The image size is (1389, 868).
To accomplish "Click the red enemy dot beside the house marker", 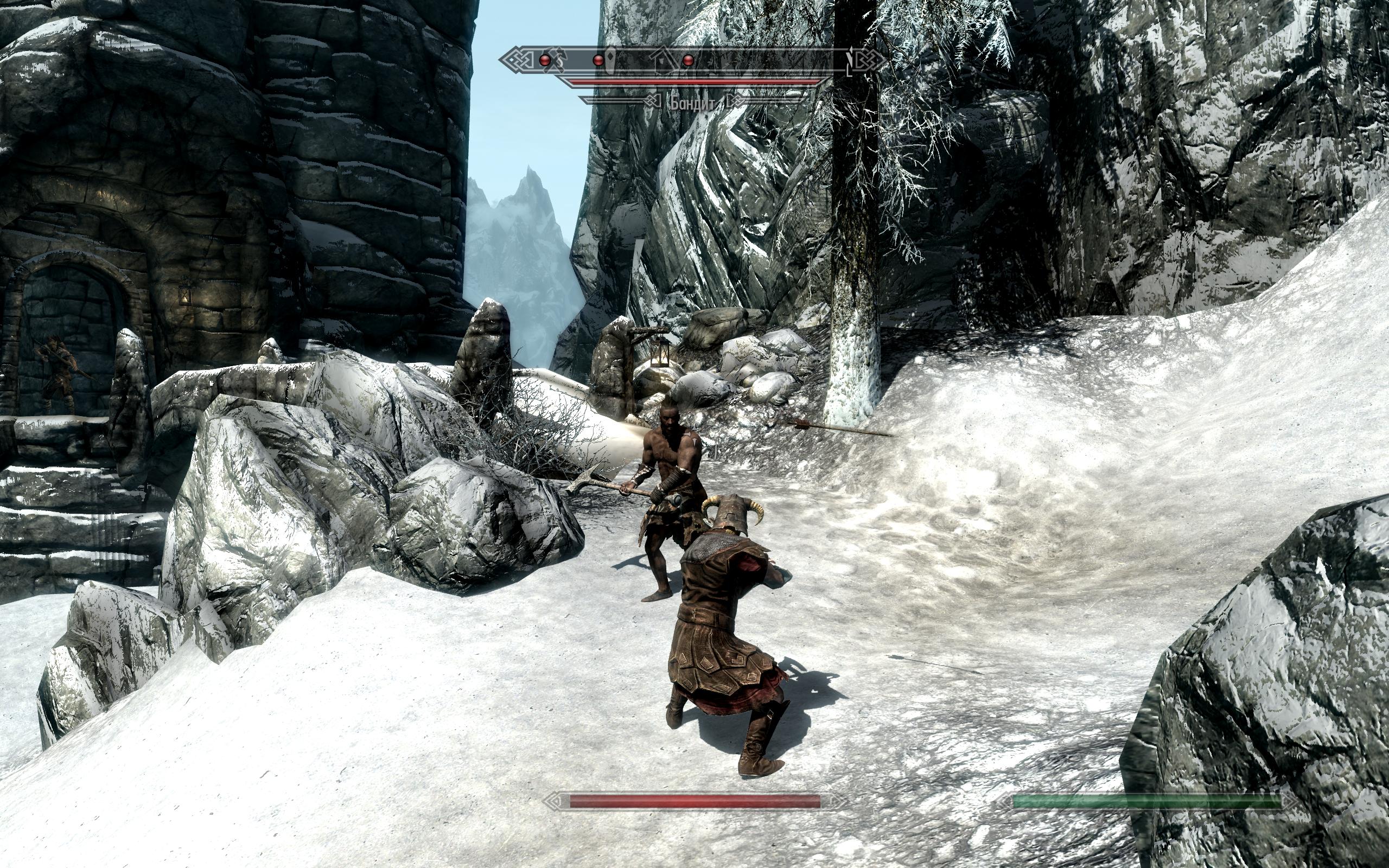I will (688, 60).
